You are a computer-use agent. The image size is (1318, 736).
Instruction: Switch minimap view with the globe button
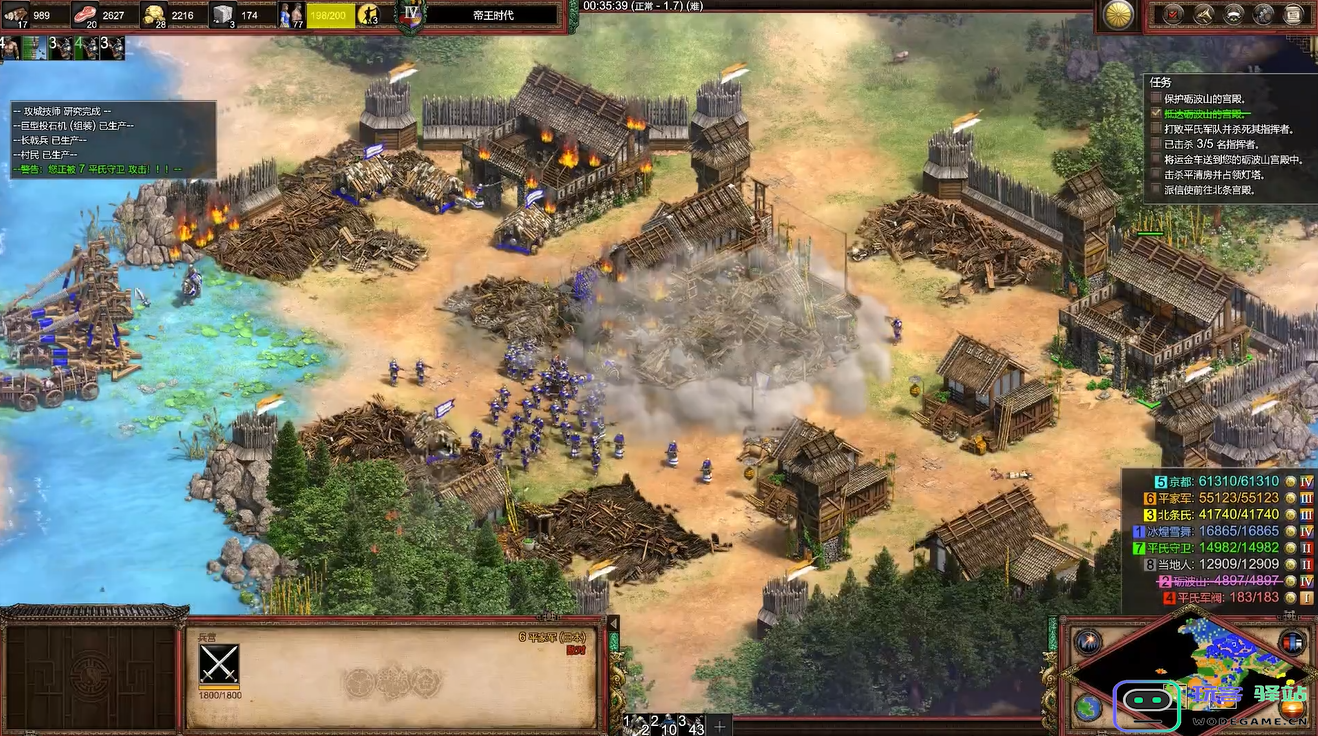[x=1087, y=707]
